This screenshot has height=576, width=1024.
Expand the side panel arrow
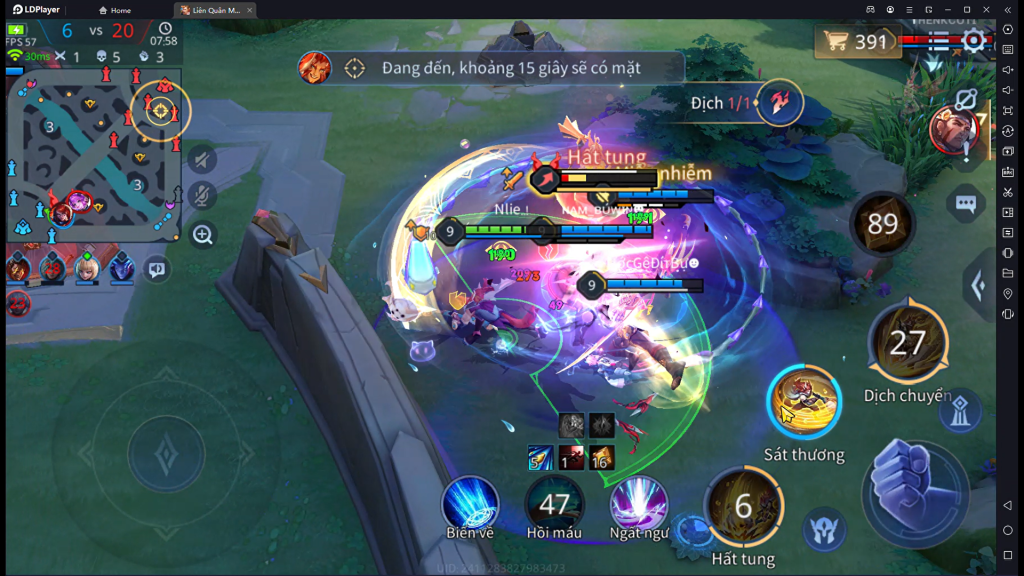click(x=979, y=287)
